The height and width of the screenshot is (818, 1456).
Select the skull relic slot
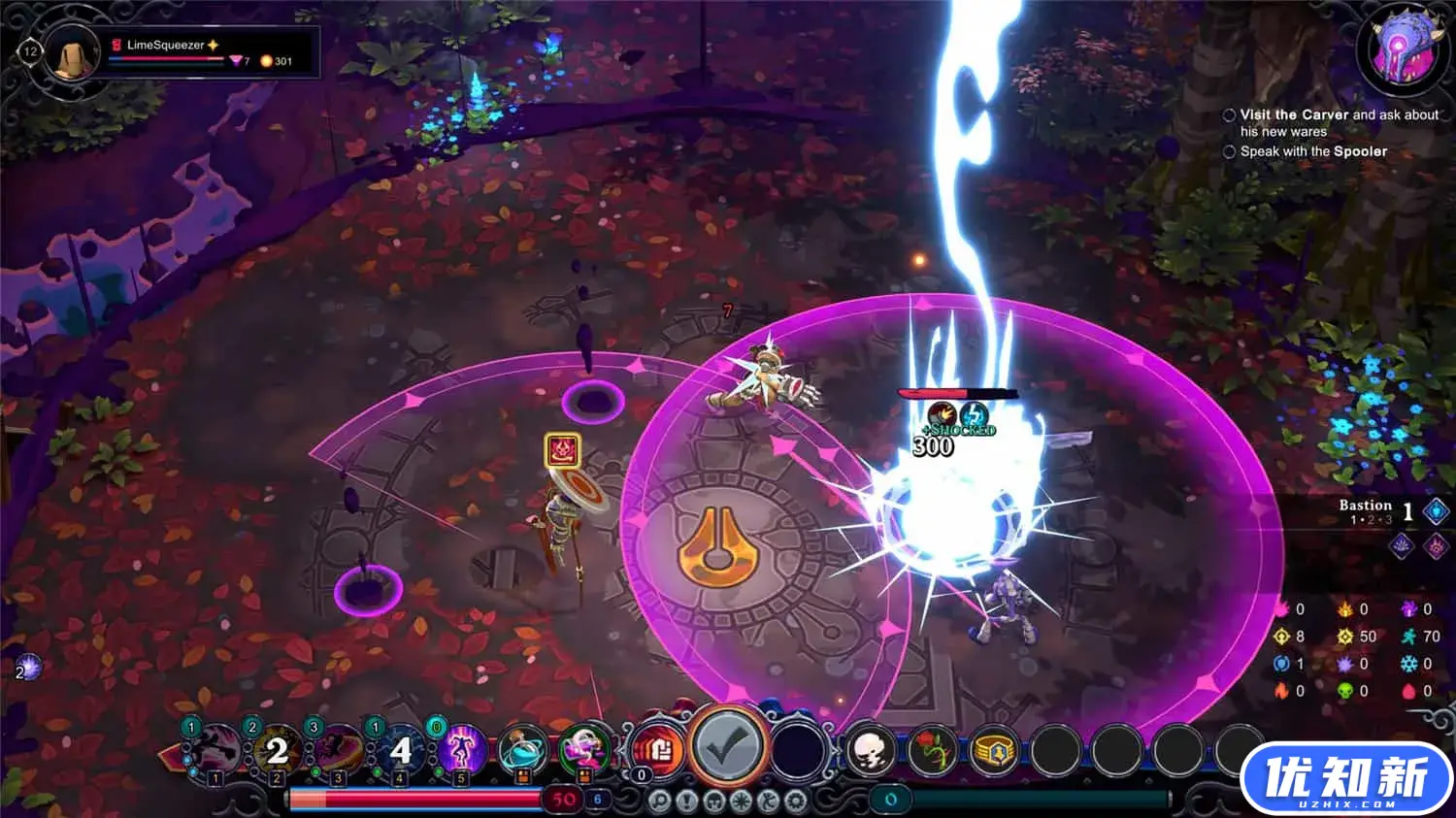coord(871,750)
